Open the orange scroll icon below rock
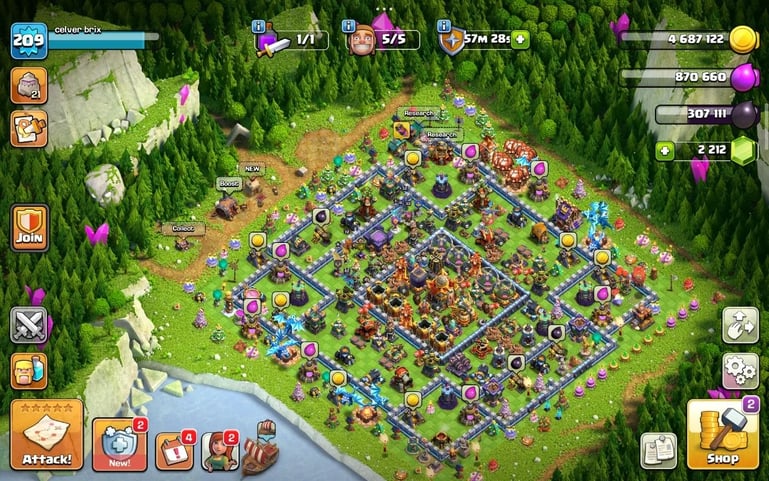This screenshot has width=769, height=481. click(29, 128)
